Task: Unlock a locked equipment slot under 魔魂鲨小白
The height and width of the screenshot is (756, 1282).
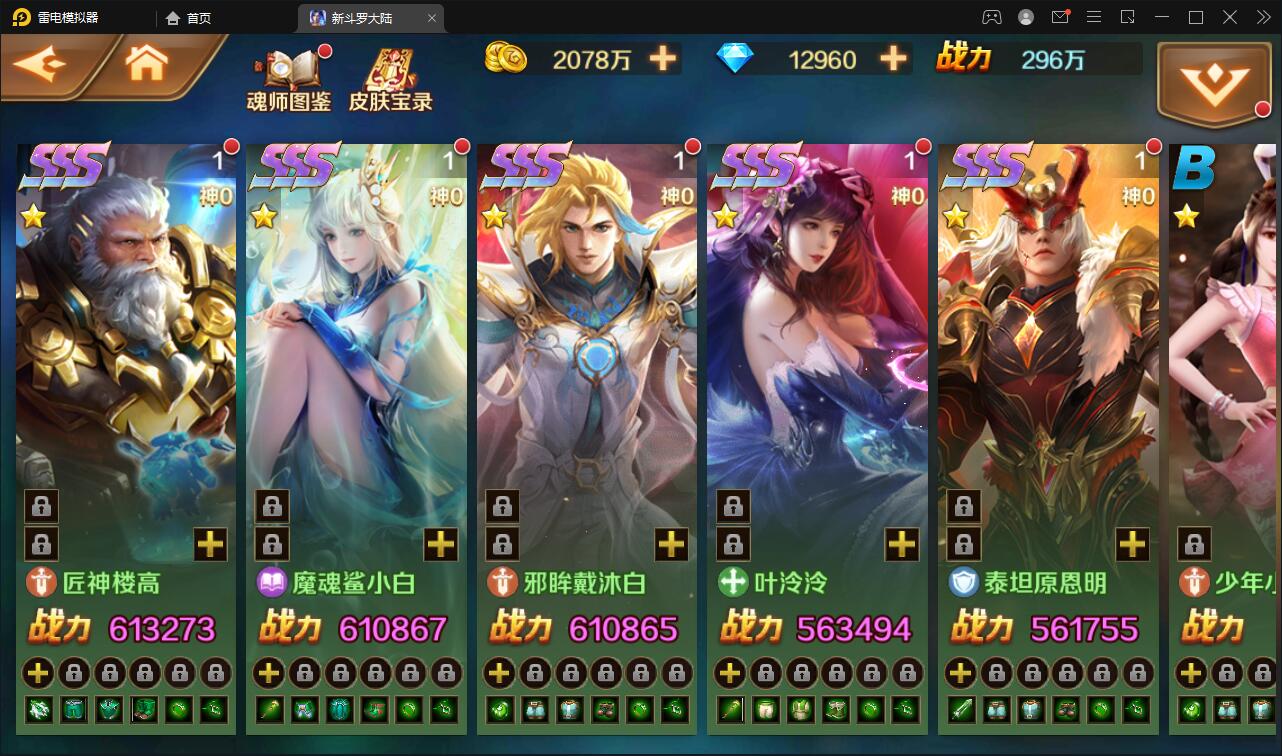Action: 304,673
